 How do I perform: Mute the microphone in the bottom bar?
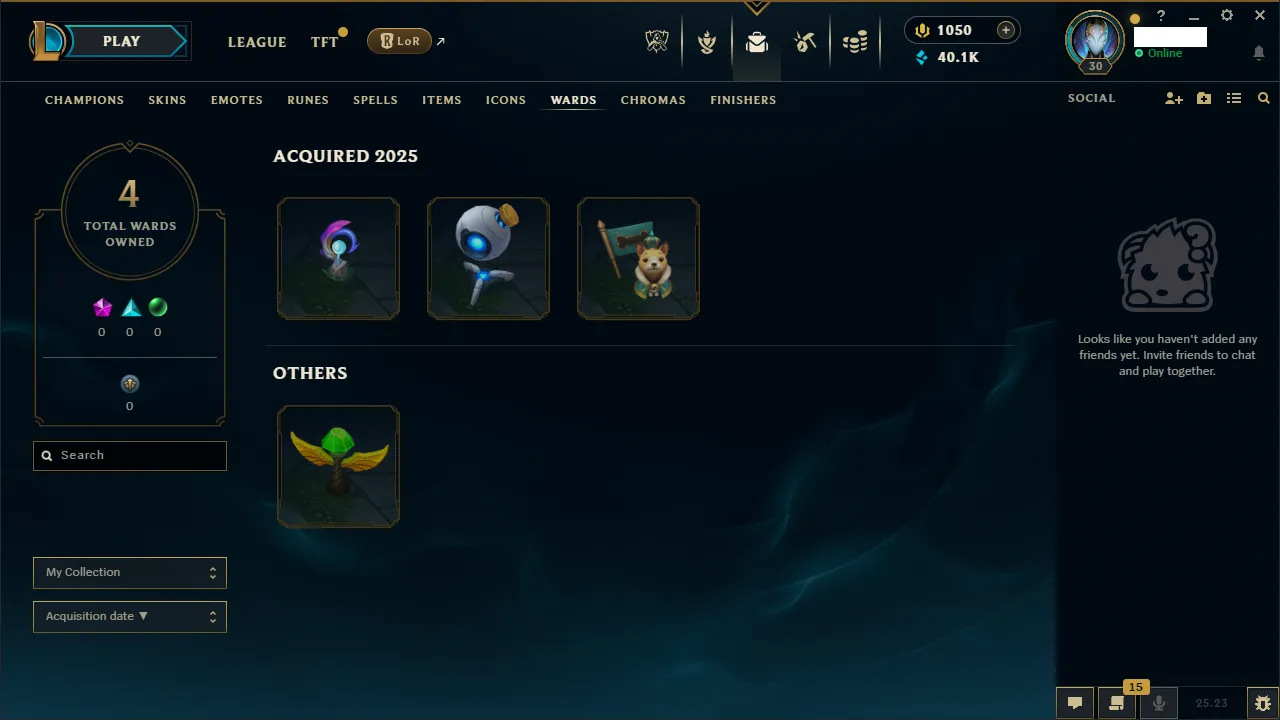1158,702
